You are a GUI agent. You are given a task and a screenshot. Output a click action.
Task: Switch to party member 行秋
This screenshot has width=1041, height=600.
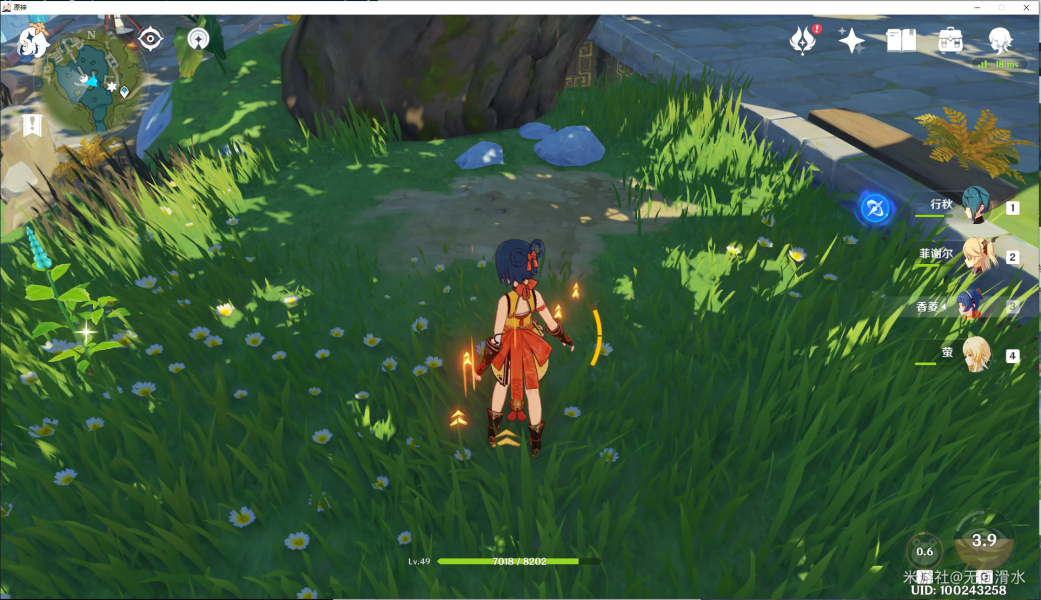(973, 205)
